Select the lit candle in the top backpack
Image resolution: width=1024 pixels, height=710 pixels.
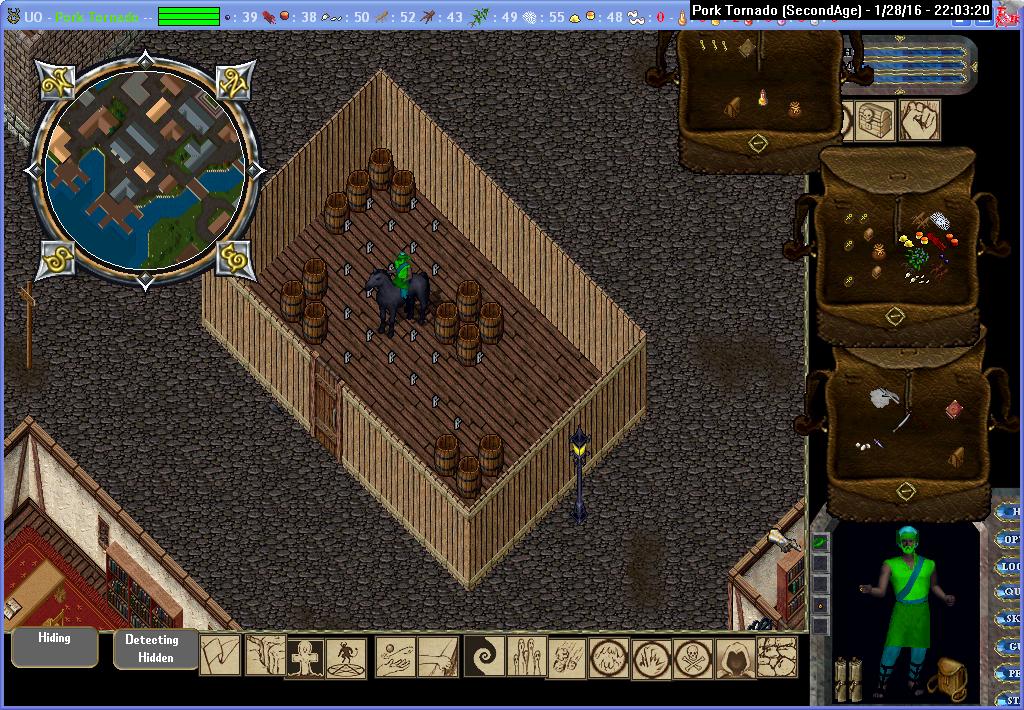(x=764, y=97)
